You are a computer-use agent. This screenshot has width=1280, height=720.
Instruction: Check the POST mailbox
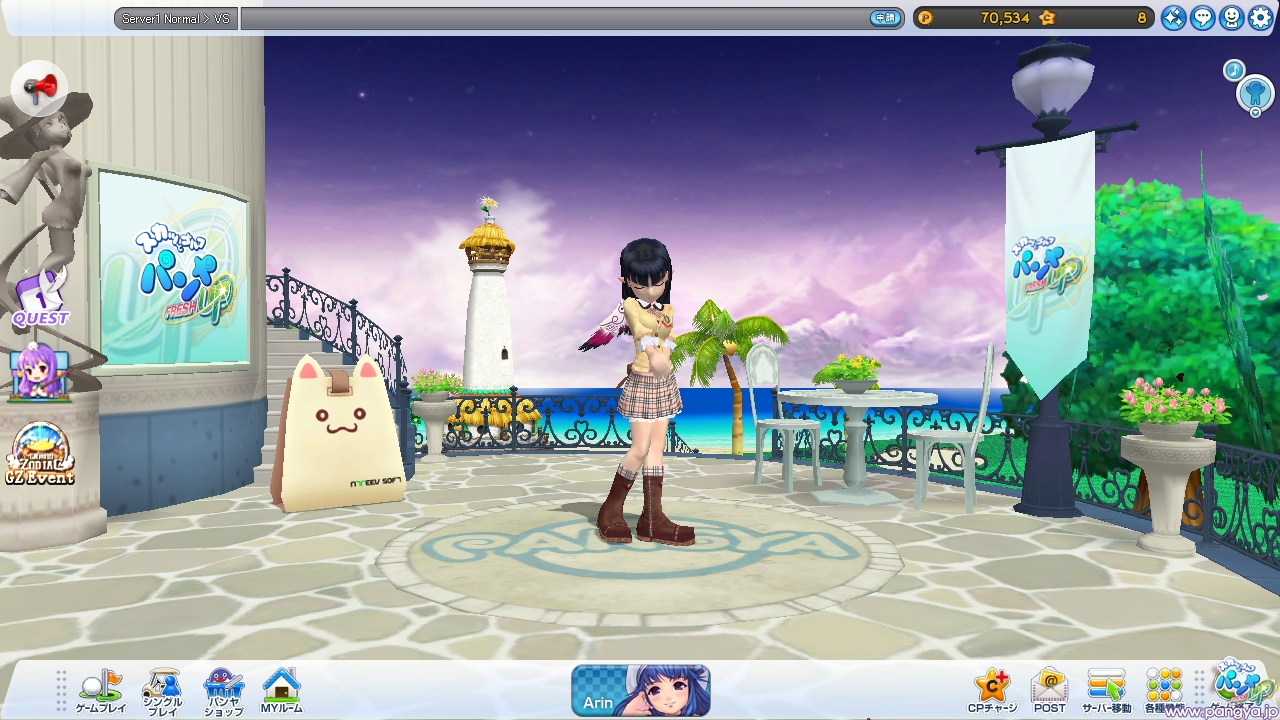pos(1049,689)
